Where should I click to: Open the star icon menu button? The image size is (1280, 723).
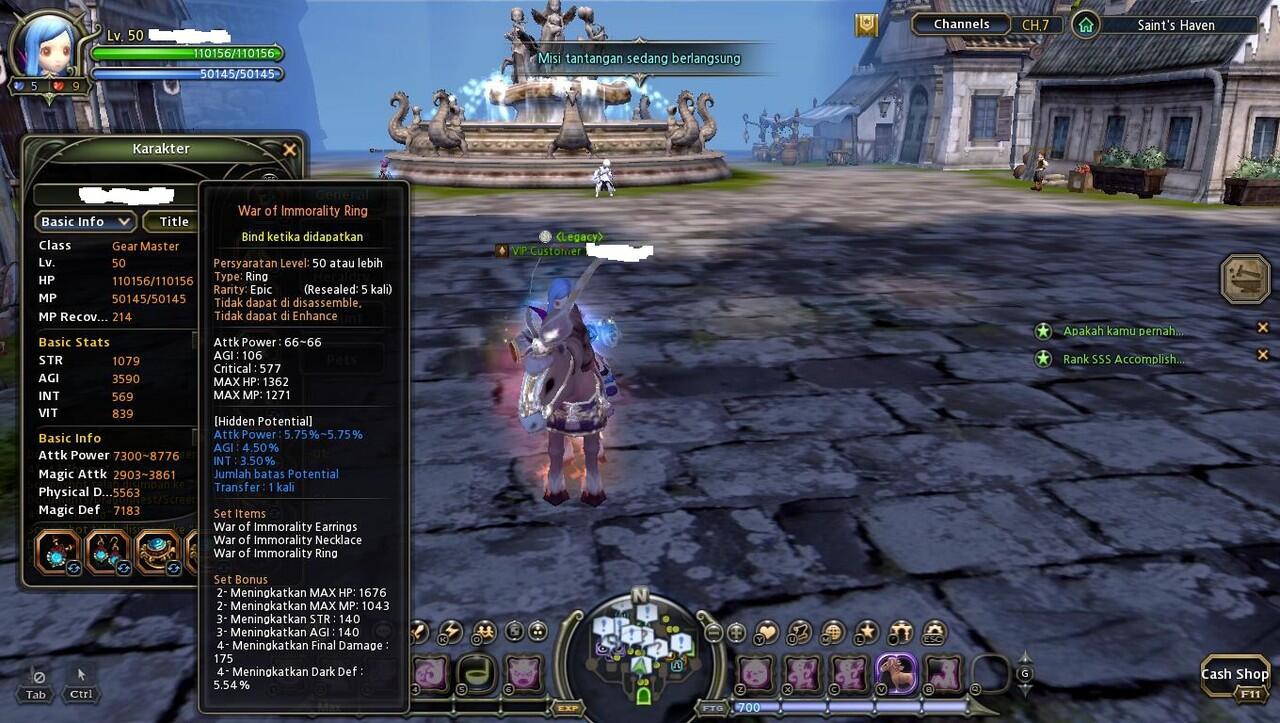point(867,632)
